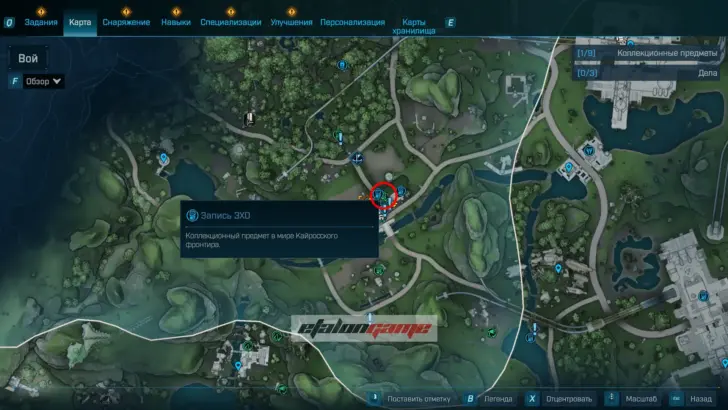The width and height of the screenshot is (728, 410).
Task: Click the red-circled Запись ЭХО map marker
Action: click(385, 194)
